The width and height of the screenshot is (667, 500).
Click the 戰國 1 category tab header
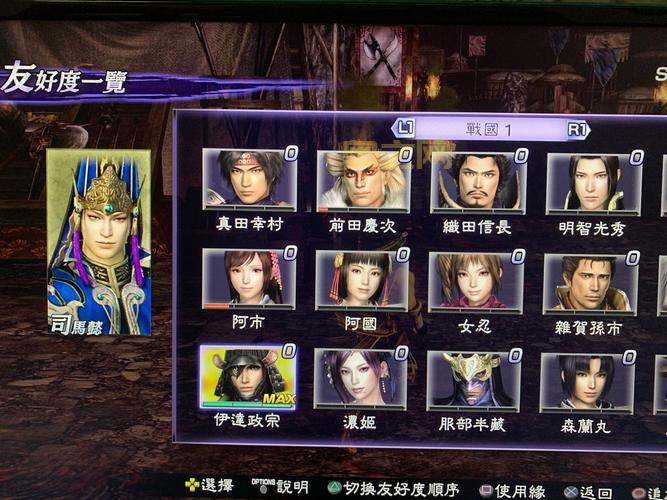[x=489, y=129]
